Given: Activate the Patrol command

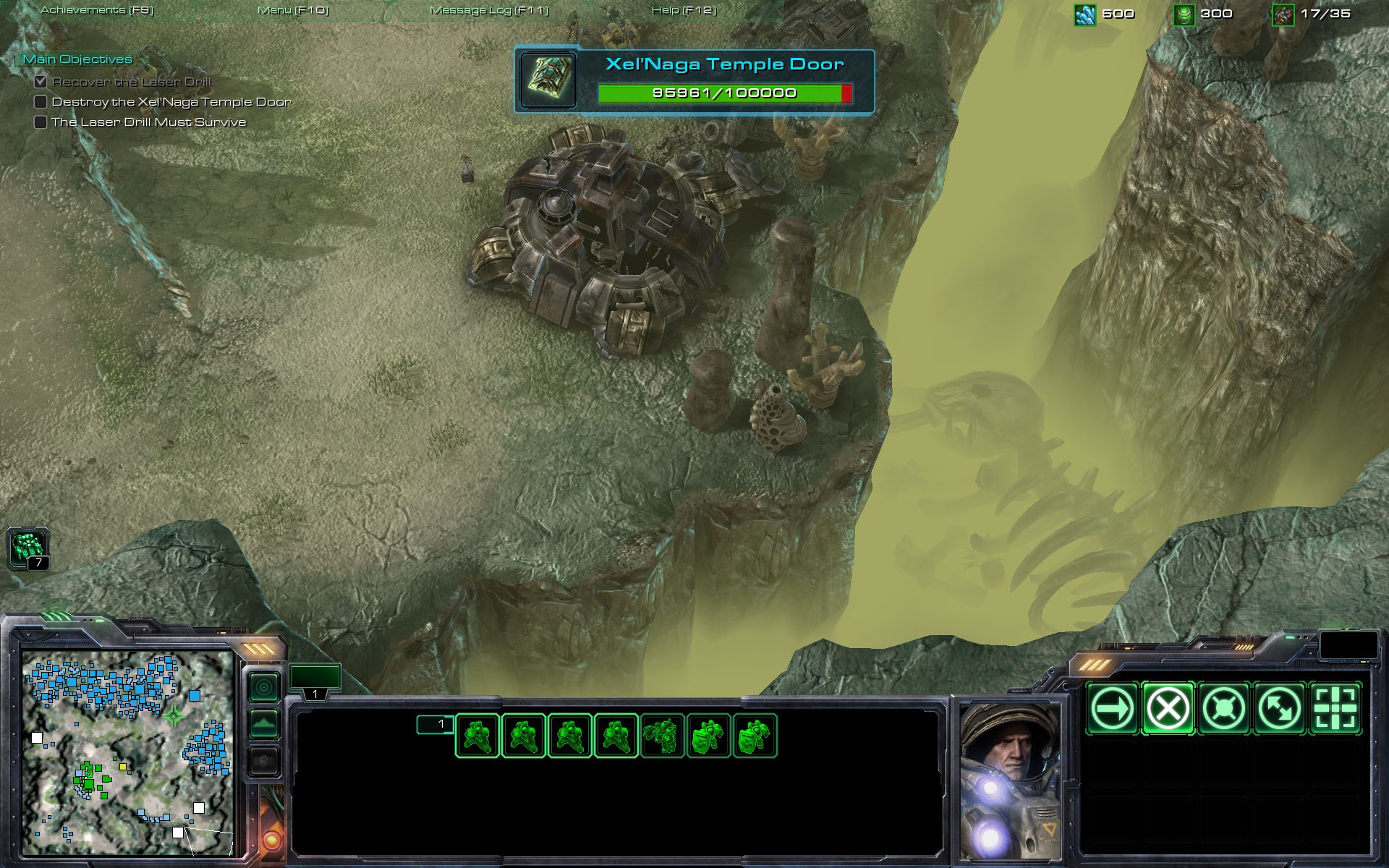Looking at the screenshot, I should pyautogui.click(x=1279, y=709).
